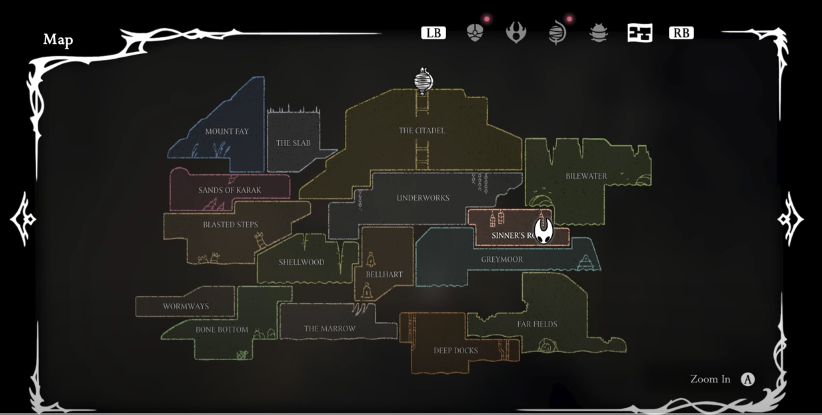Select the Sands of Karak region
The image size is (822, 415).
point(229,189)
